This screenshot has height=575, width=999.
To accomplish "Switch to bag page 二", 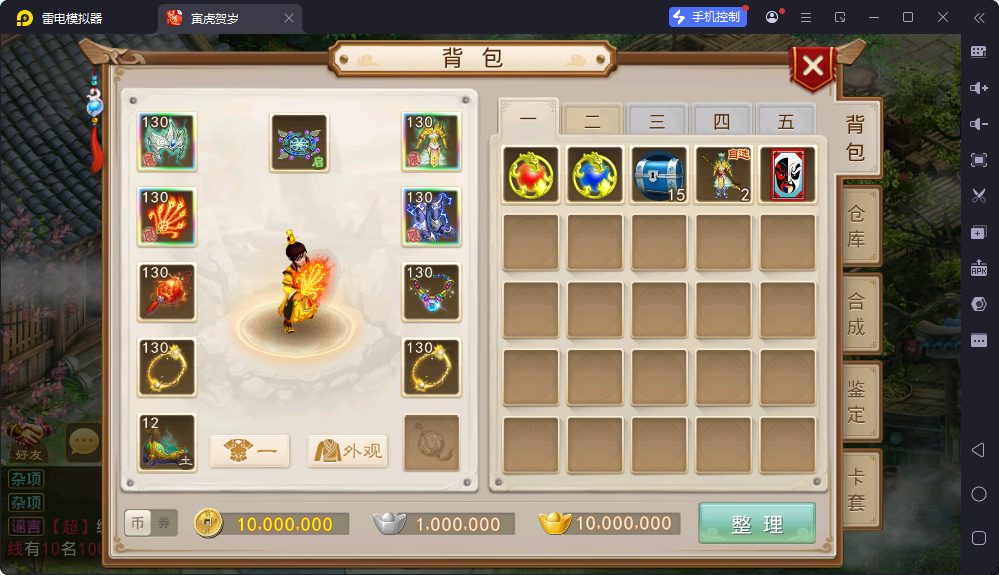I will pos(592,122).
